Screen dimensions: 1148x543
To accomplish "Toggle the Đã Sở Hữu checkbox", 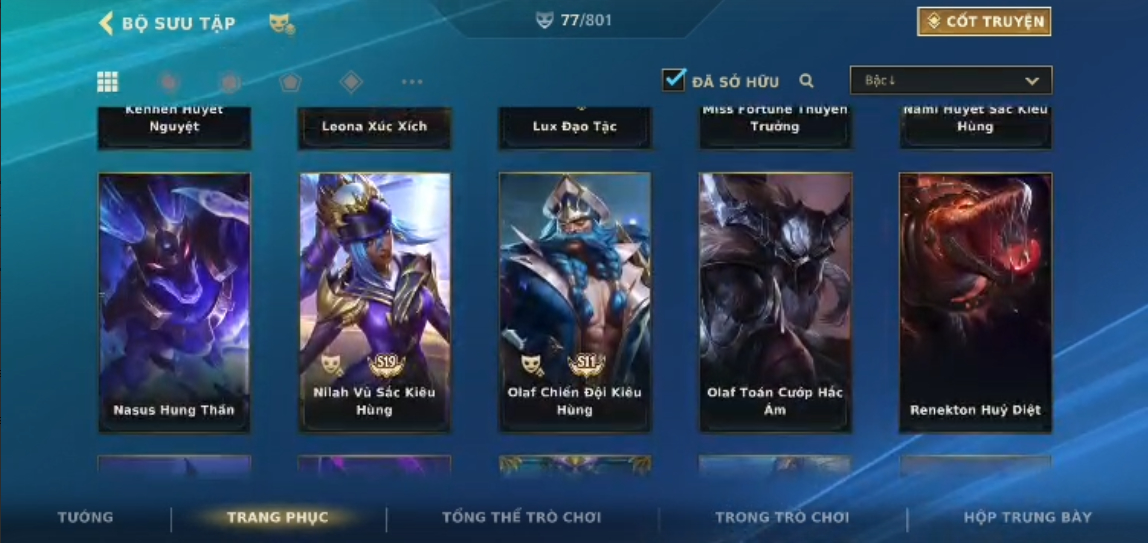I will point(674,80).
